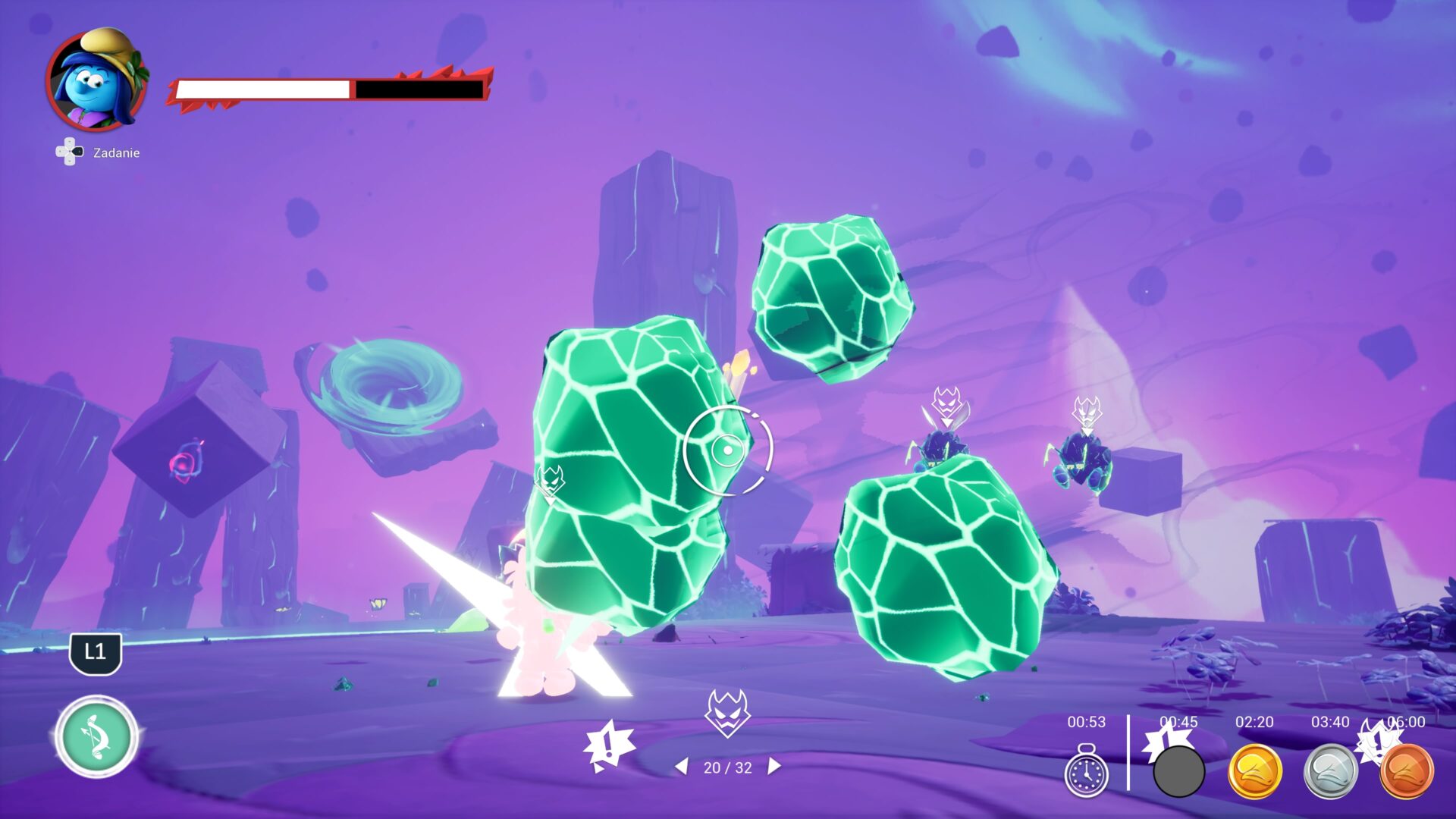
Task: Click the stopwatch timer icon
Action: 1086,772
